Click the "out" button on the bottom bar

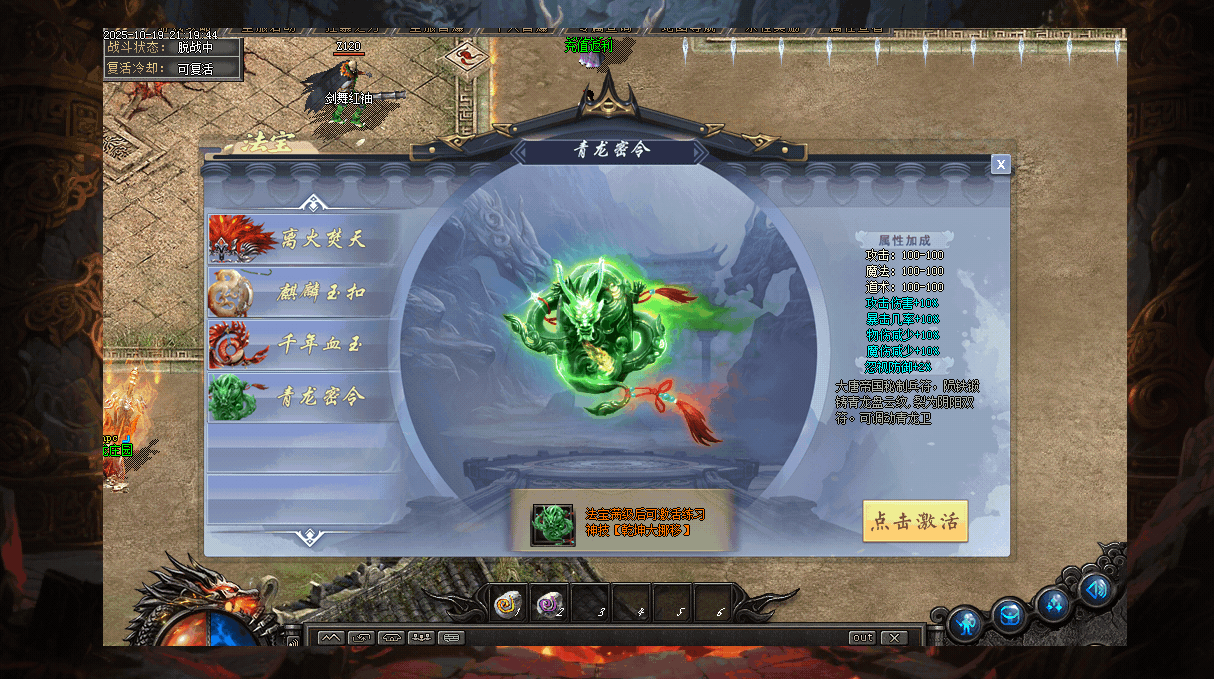tap(861, 638)
